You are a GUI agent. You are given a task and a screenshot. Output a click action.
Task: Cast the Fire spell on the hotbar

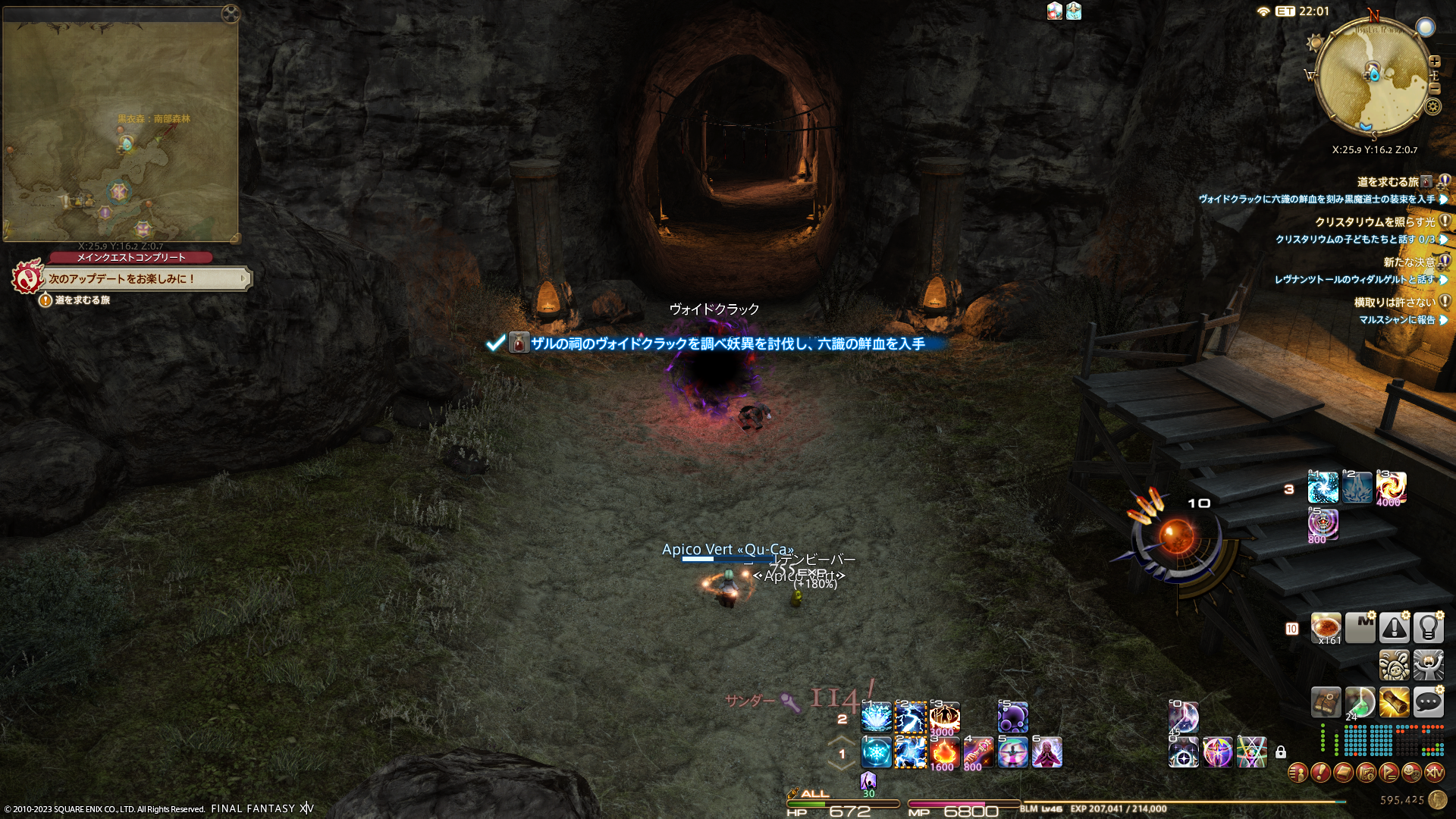(944, 752)
